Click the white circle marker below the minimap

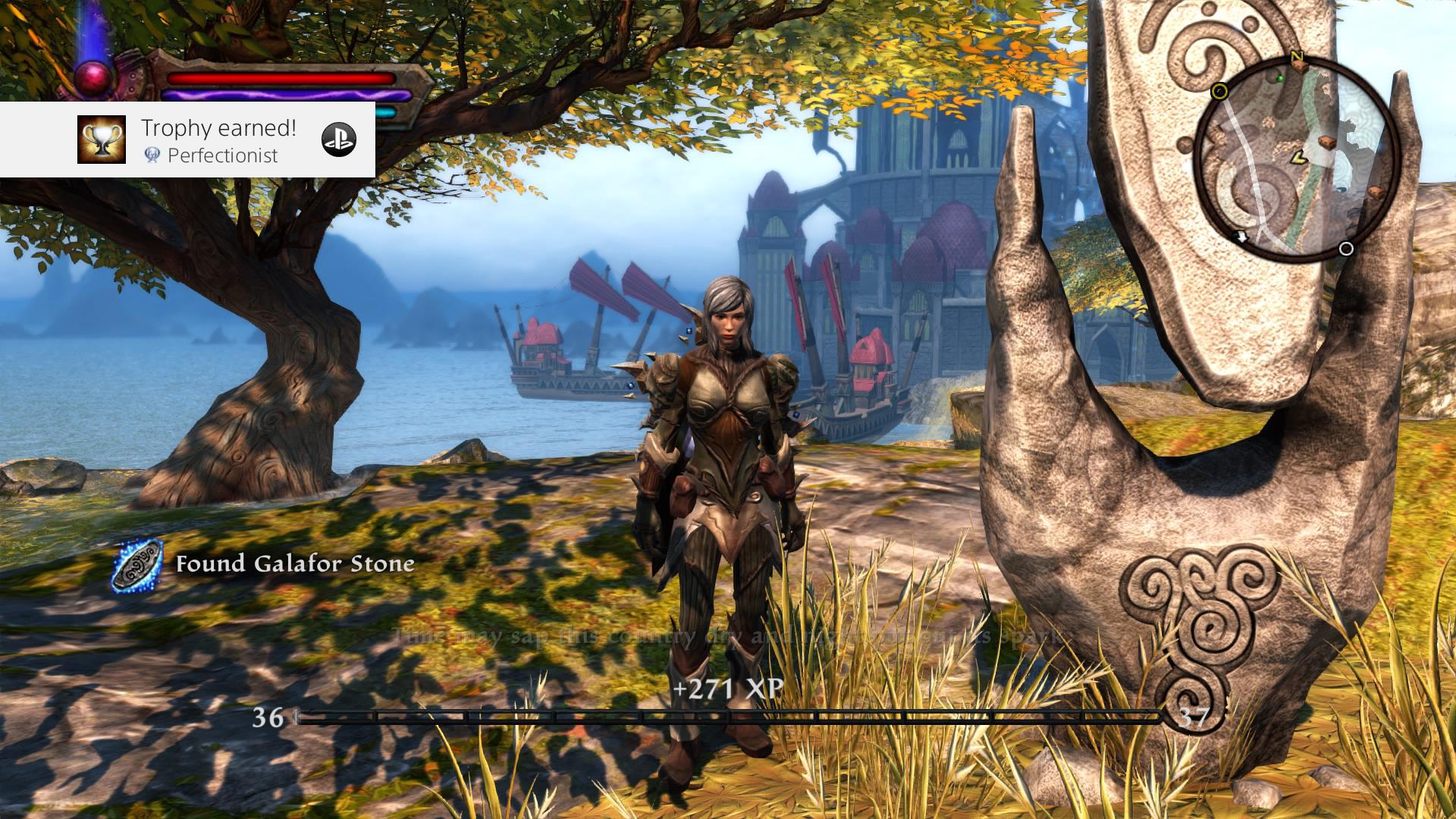point(1347,247)
